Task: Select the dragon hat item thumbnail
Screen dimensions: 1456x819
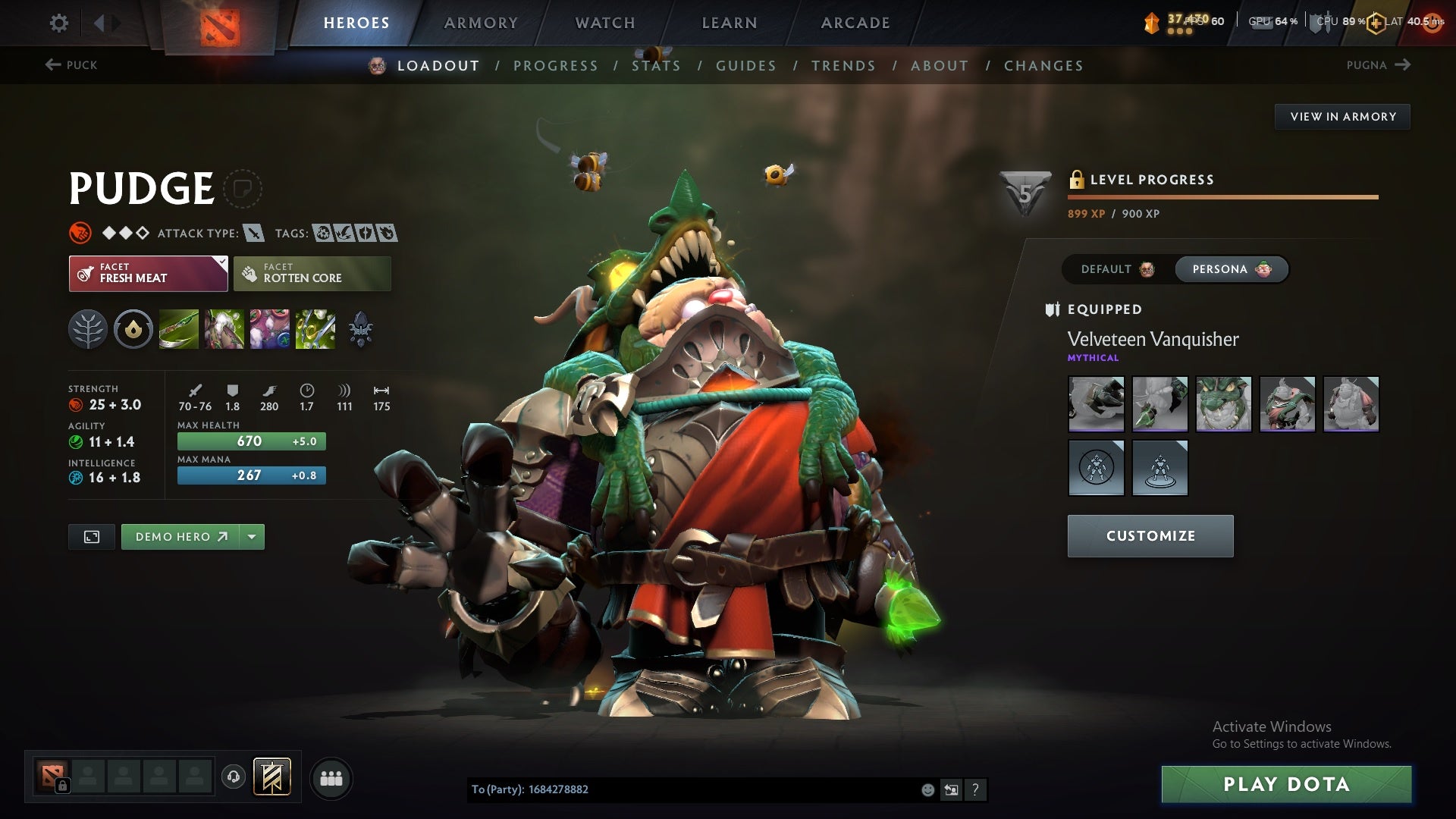Action: (1224, 404)
